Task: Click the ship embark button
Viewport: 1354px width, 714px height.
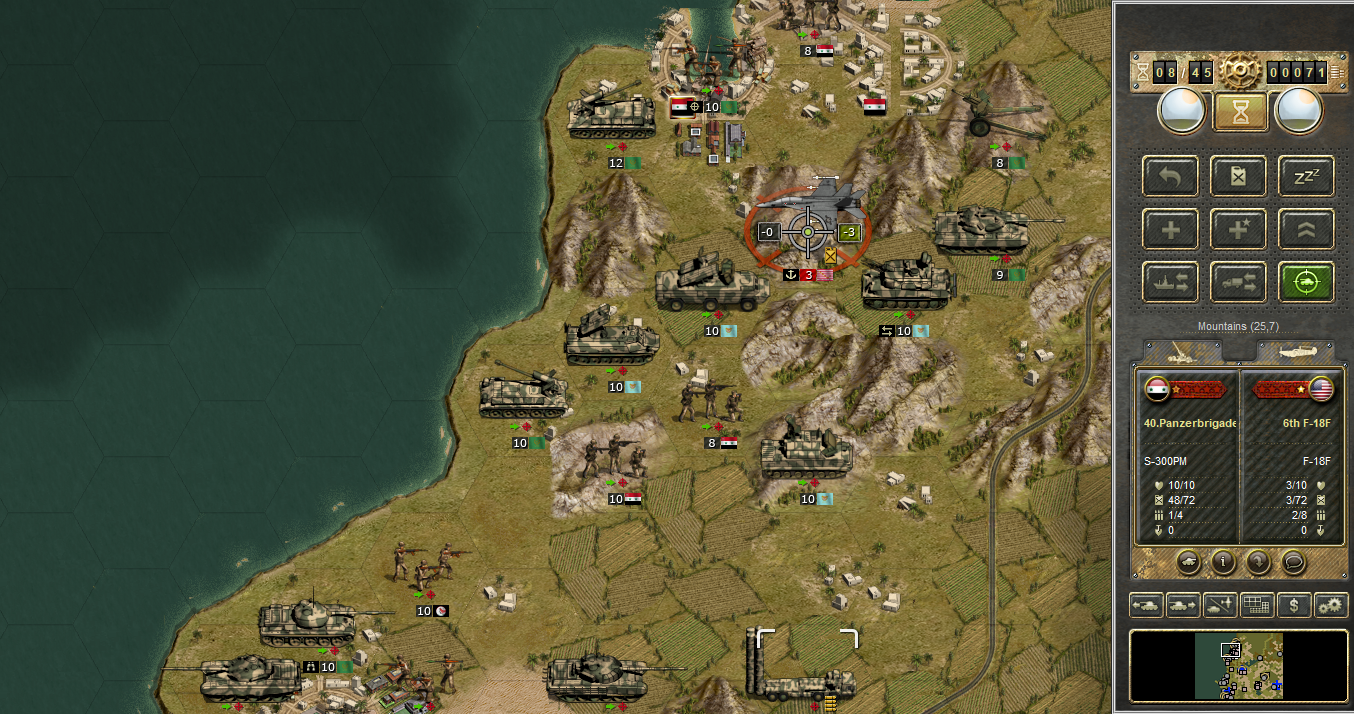Action: click(x=1169, y=283)
